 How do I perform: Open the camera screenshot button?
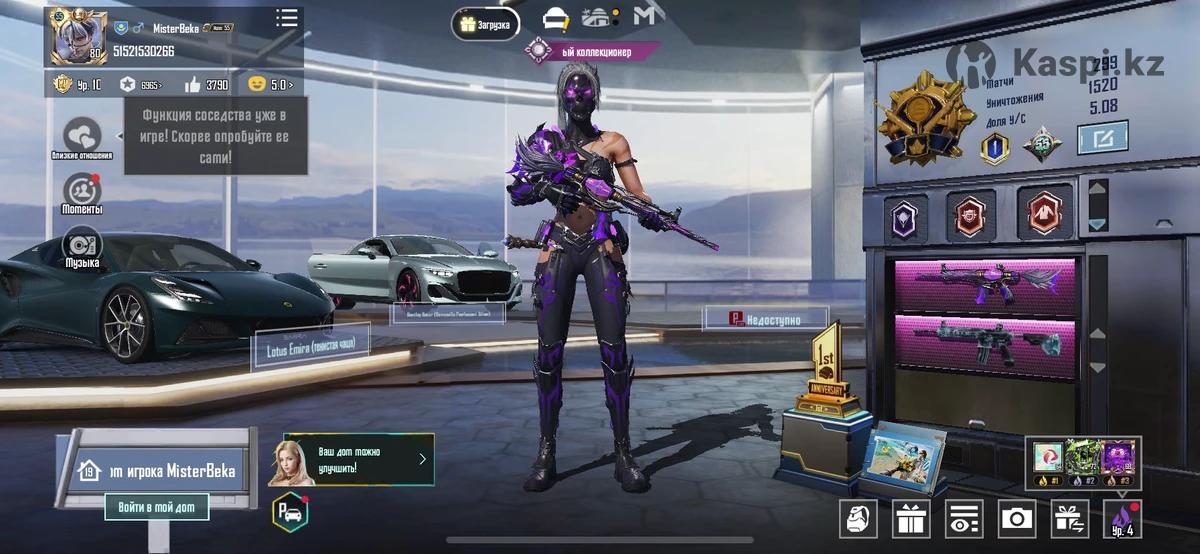[x=1017, y=518]
